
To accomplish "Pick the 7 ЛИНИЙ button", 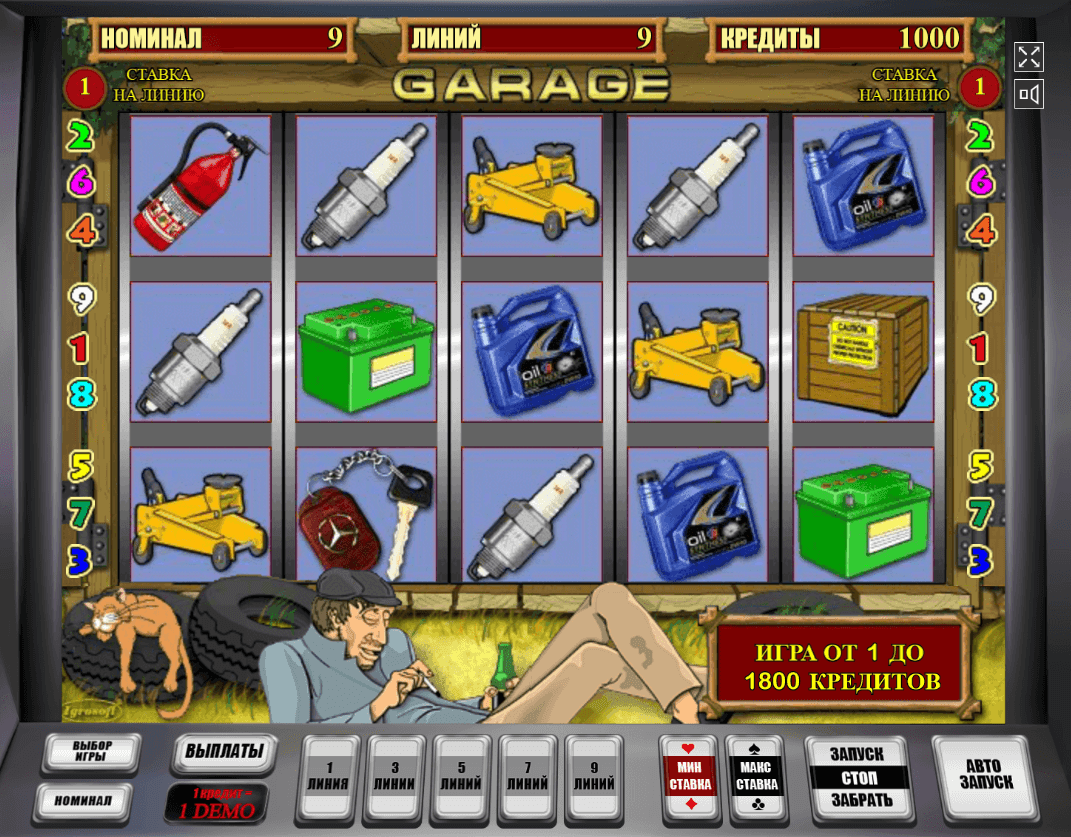I will click(x=527, y=777).
